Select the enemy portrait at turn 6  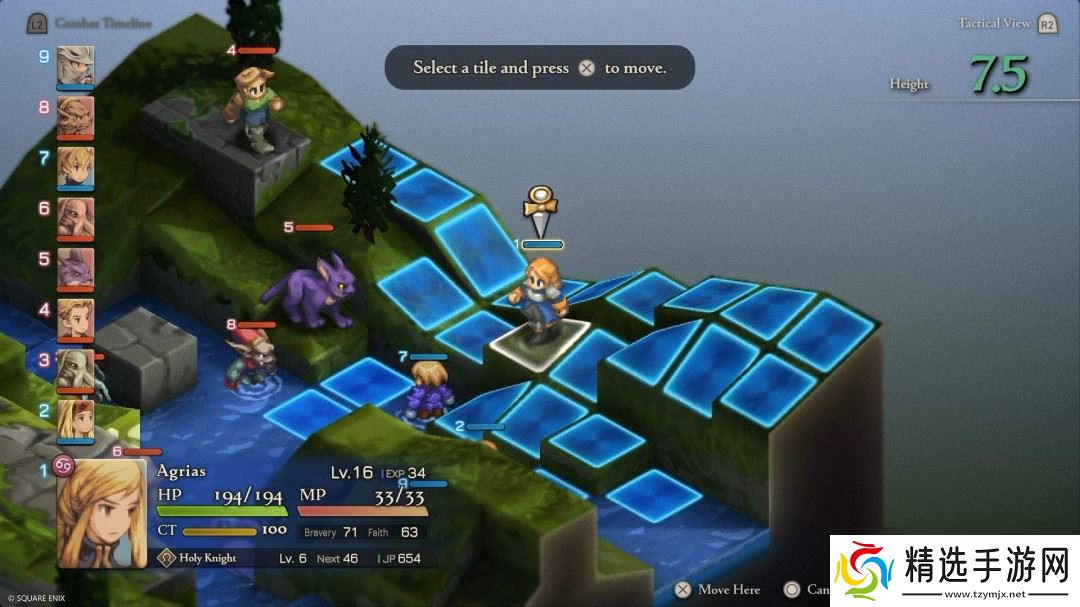[76, 218]
